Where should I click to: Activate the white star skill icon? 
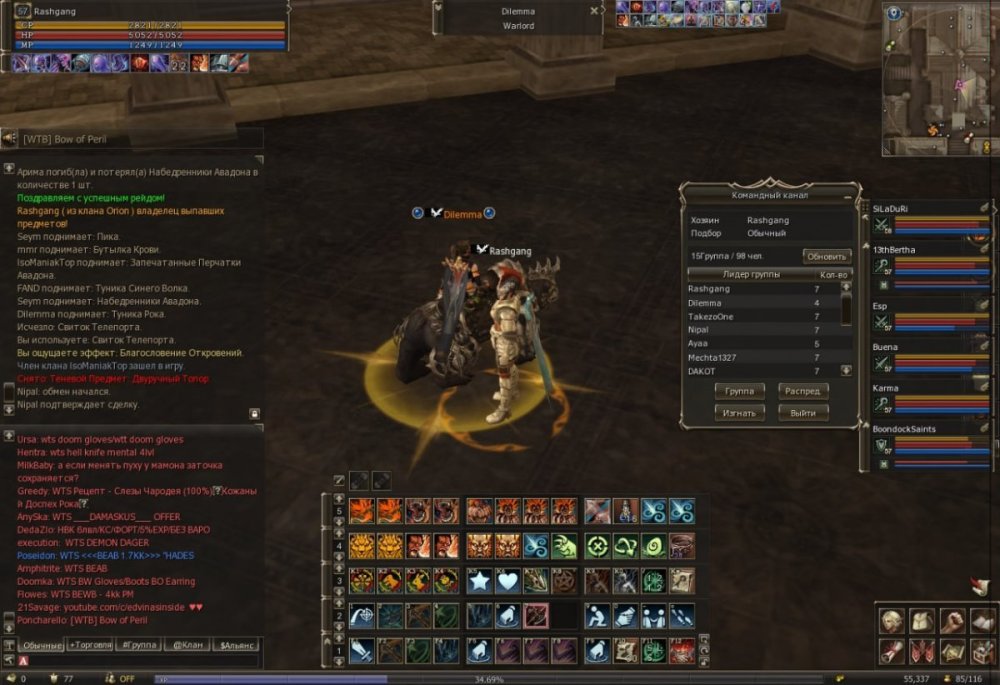(x=480, y=579)
